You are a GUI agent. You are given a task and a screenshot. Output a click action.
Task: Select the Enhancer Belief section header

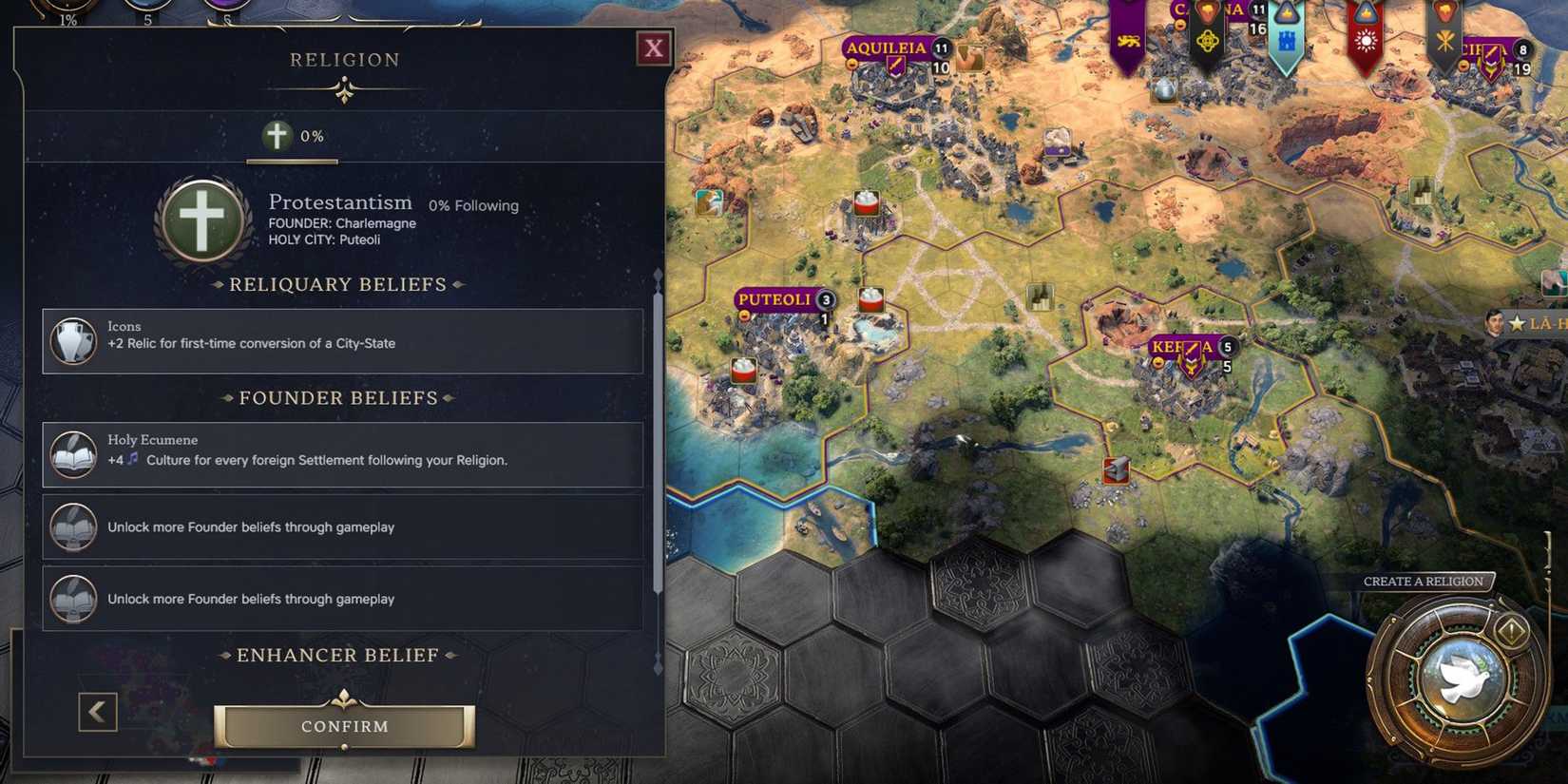point(338,655)
